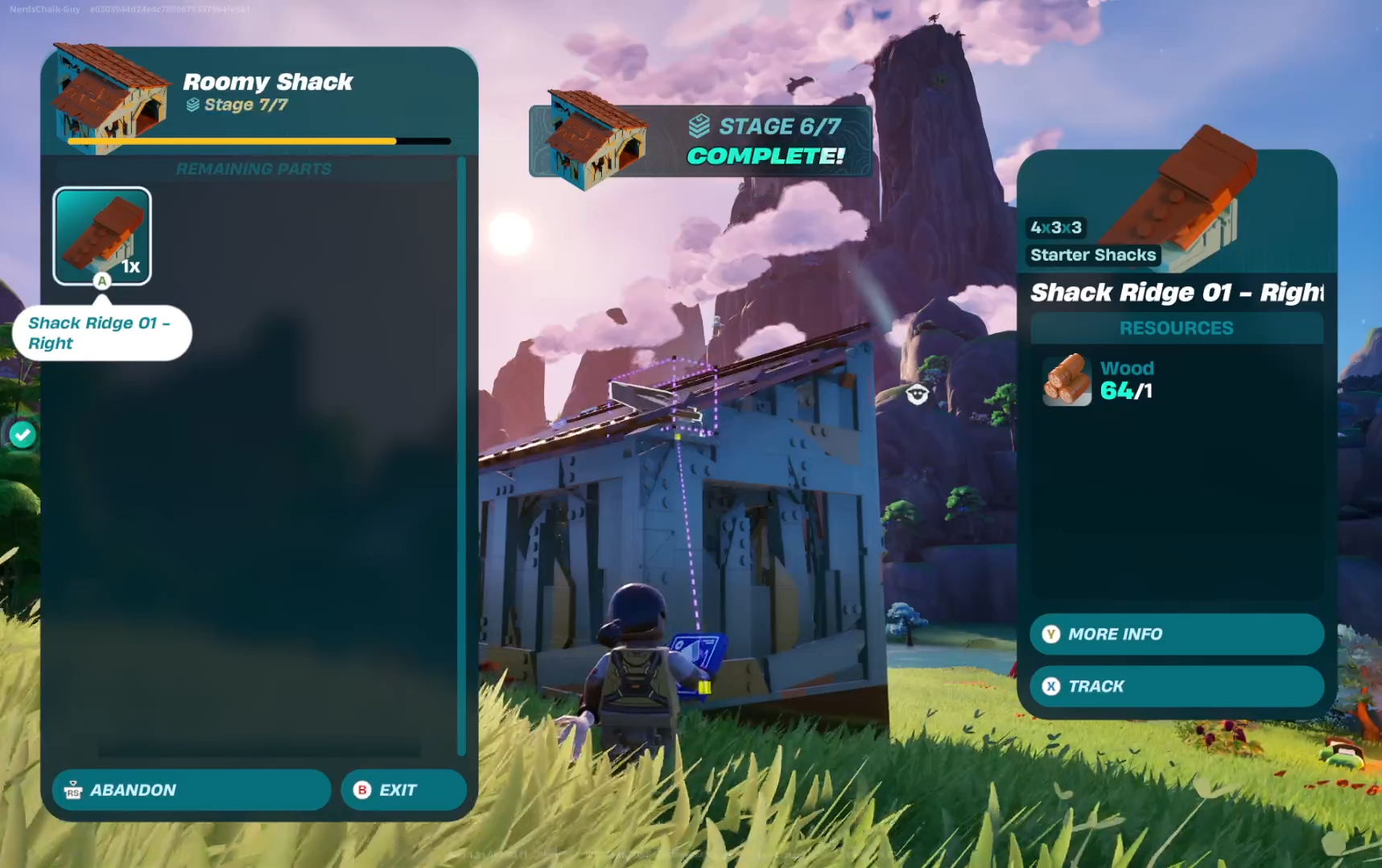Exit the build menu
Screen dimensions: 1382x868
(403, 790)
